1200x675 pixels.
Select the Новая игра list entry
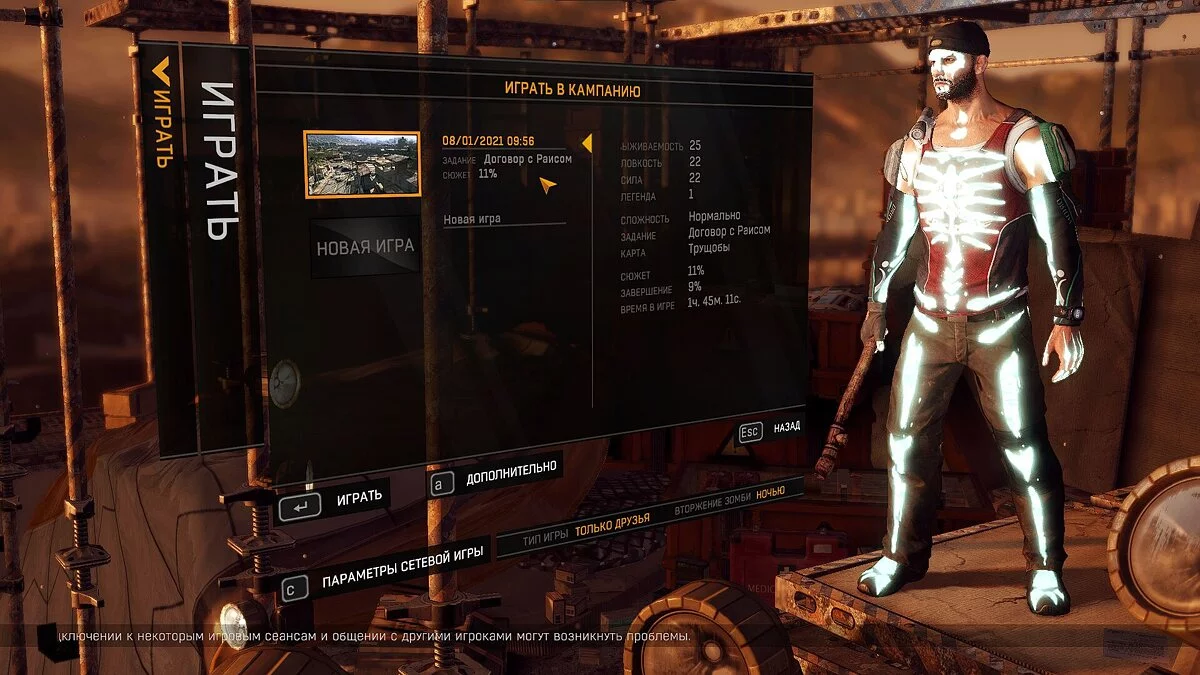coord(472,219)
